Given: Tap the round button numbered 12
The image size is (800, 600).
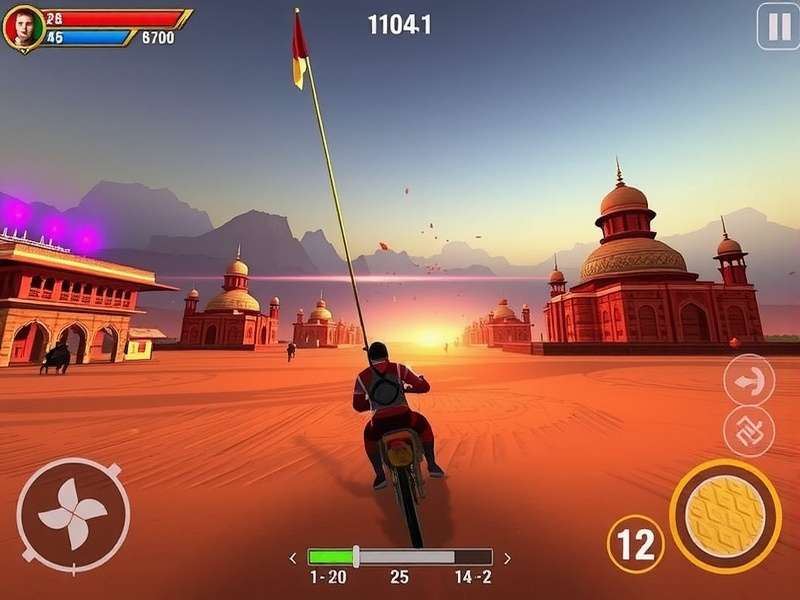Looking at the screenshot, I should pyautogui.click(x=635, y=544).
